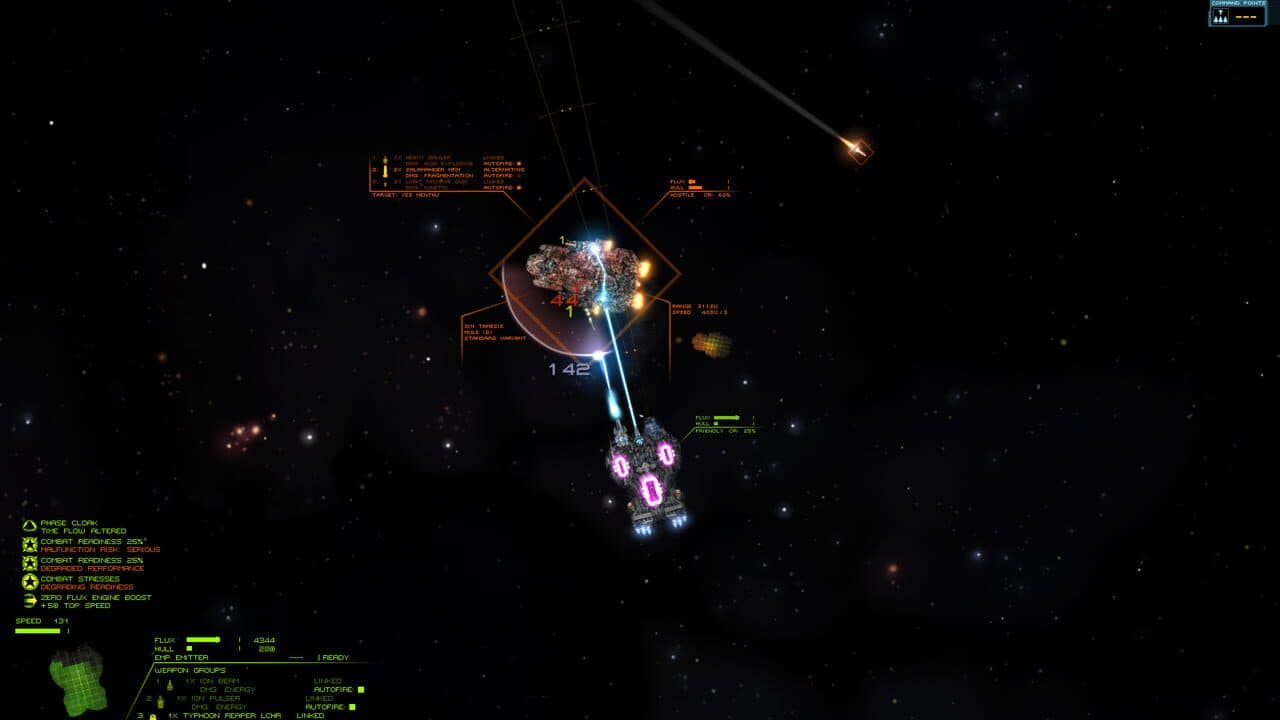Viewport: 1280px width, 720px height.
Task: Select the Ion Pulser weapon icon
Action: coord(159,701)
